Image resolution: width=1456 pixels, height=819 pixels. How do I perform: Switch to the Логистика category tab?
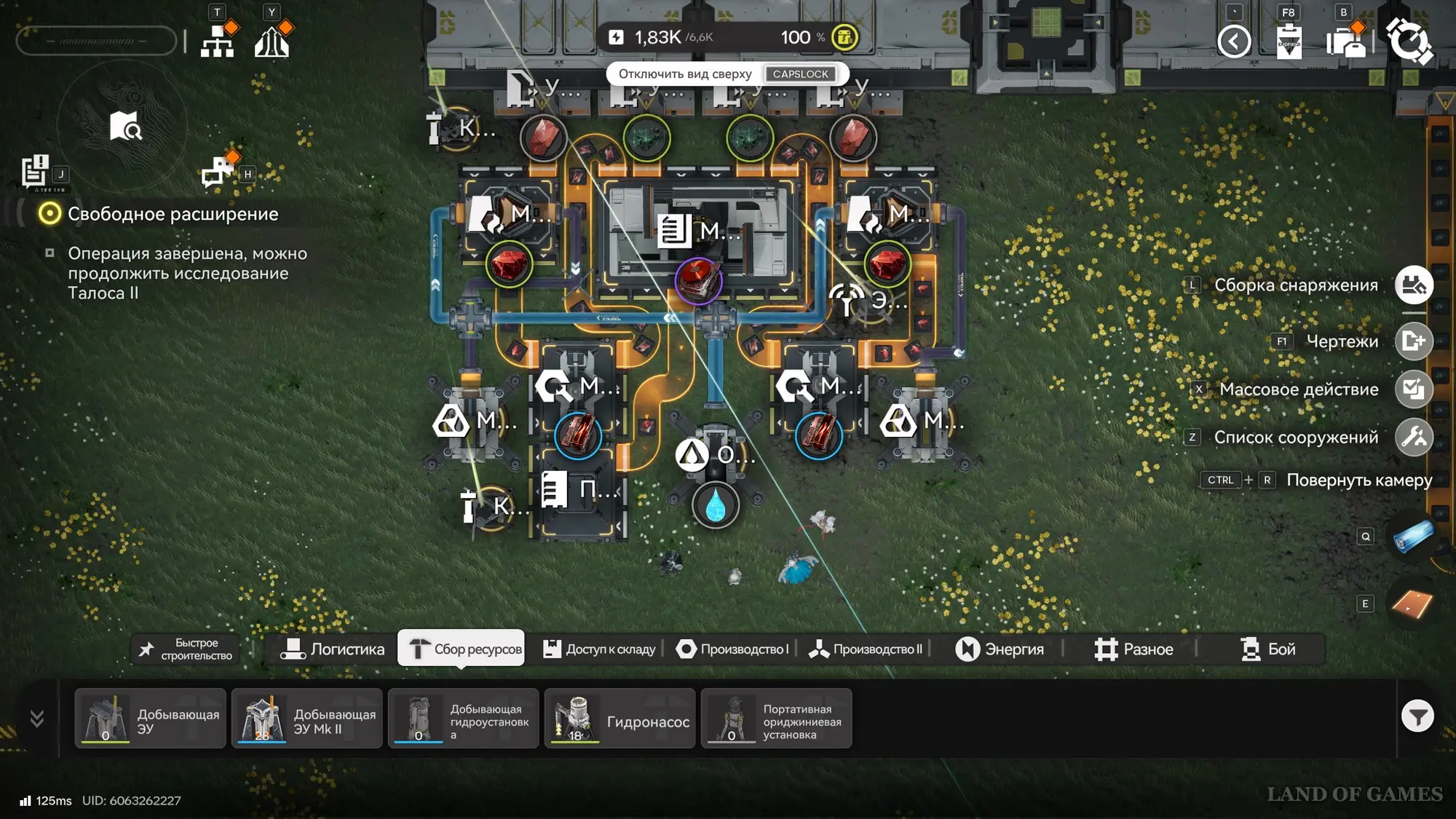333,649
